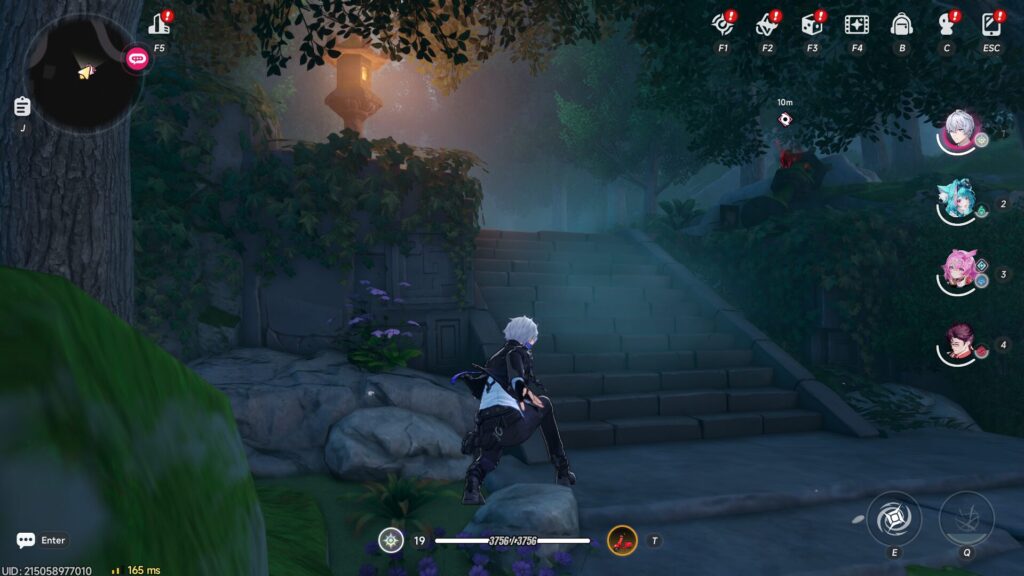The image size is (1024, 576).
Task: Summon the red scooter vehicle
Action: click(622, 541)
